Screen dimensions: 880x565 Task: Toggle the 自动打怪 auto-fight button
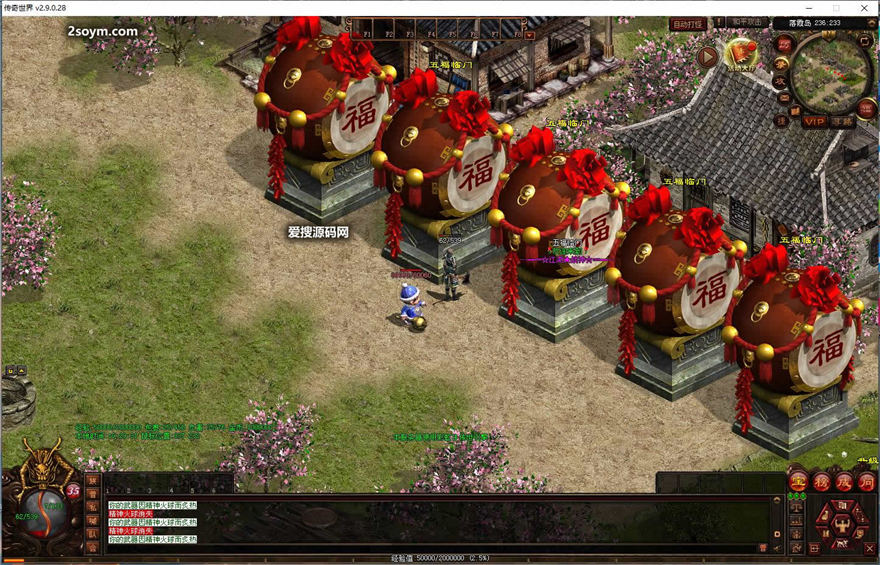688,23
